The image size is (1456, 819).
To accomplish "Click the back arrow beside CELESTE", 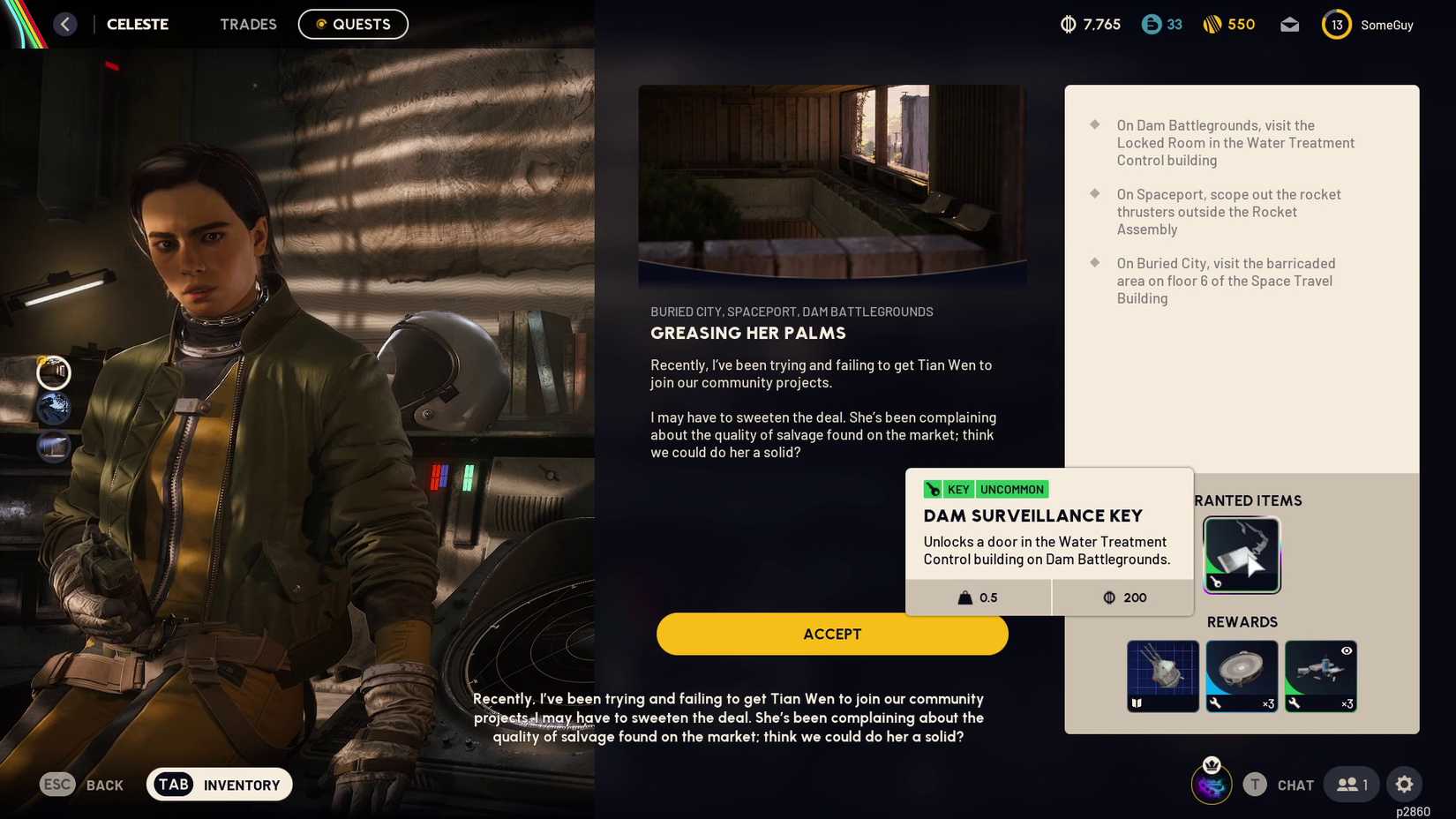I will click(64, 24).
